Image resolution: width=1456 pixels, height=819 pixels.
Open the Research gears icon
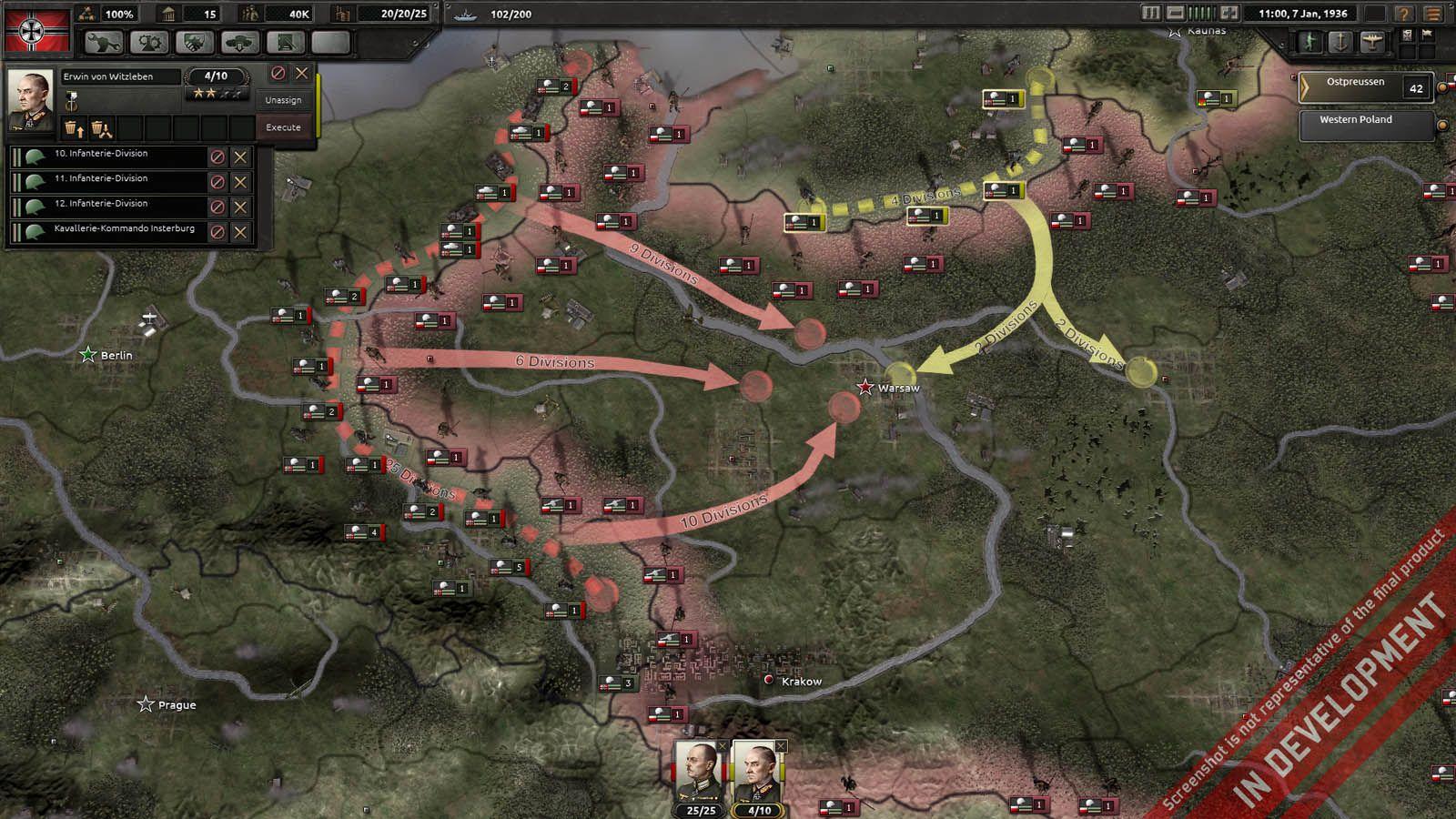pyautogui.click(x=151, y=42)
